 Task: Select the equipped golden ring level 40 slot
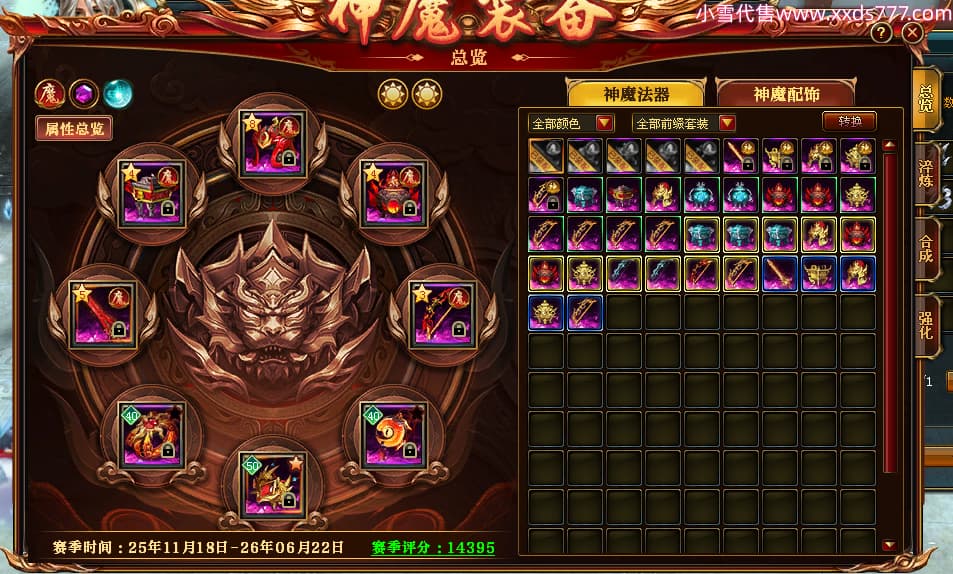(x=393, y=433)
